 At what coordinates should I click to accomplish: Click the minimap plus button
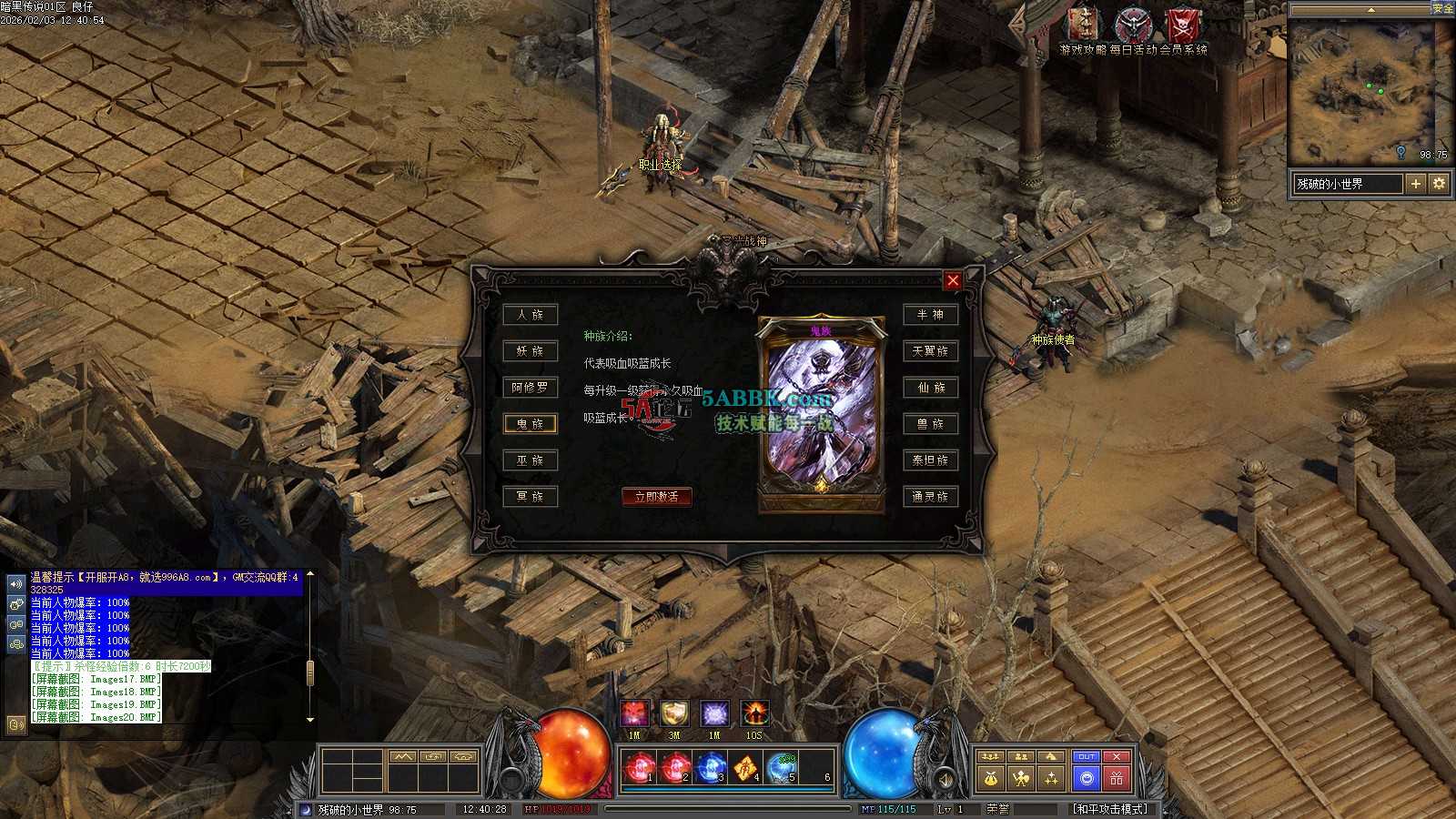point(1416,184)
